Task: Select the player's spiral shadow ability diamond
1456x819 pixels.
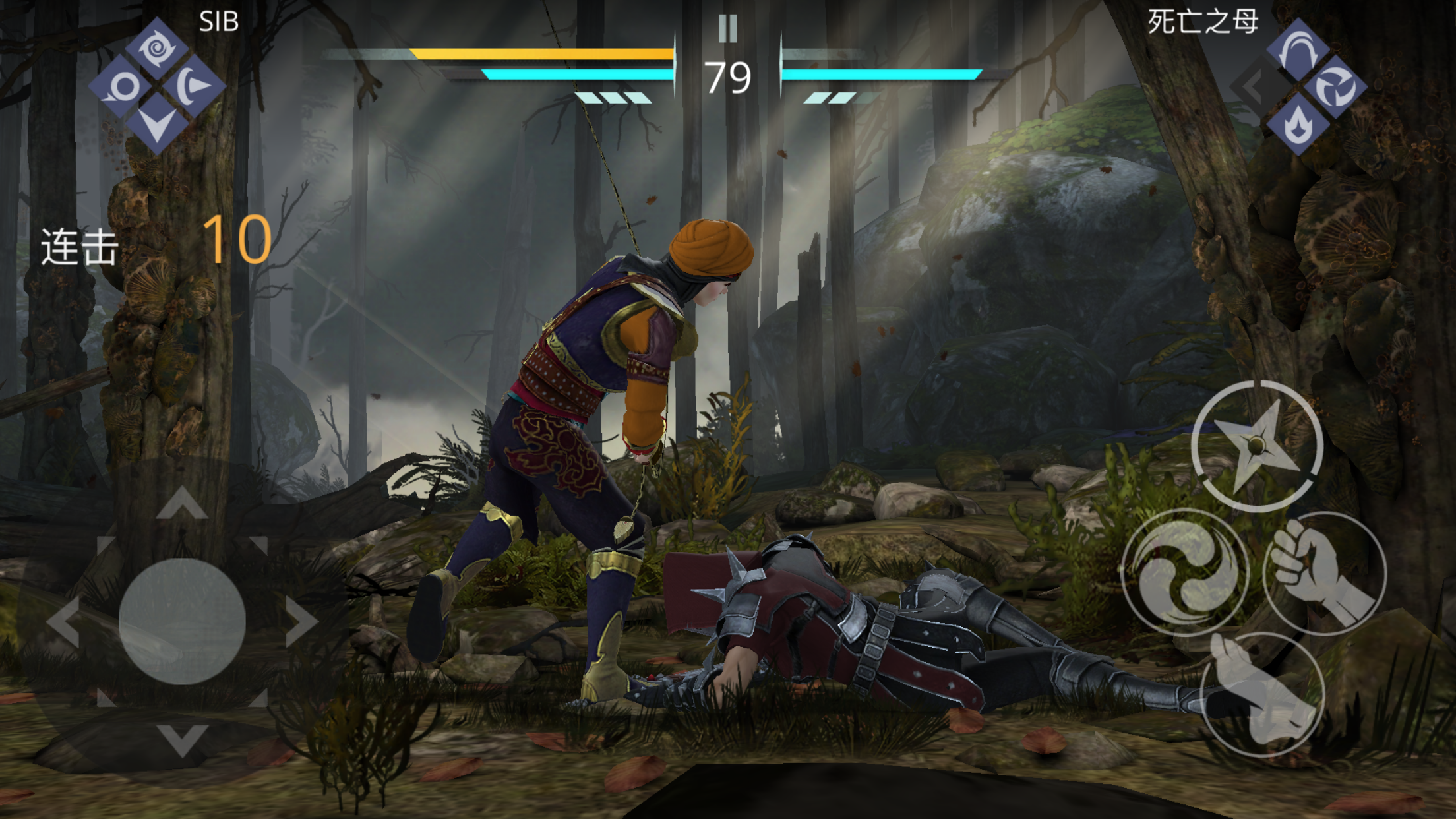Action: [x=157, y=48]
